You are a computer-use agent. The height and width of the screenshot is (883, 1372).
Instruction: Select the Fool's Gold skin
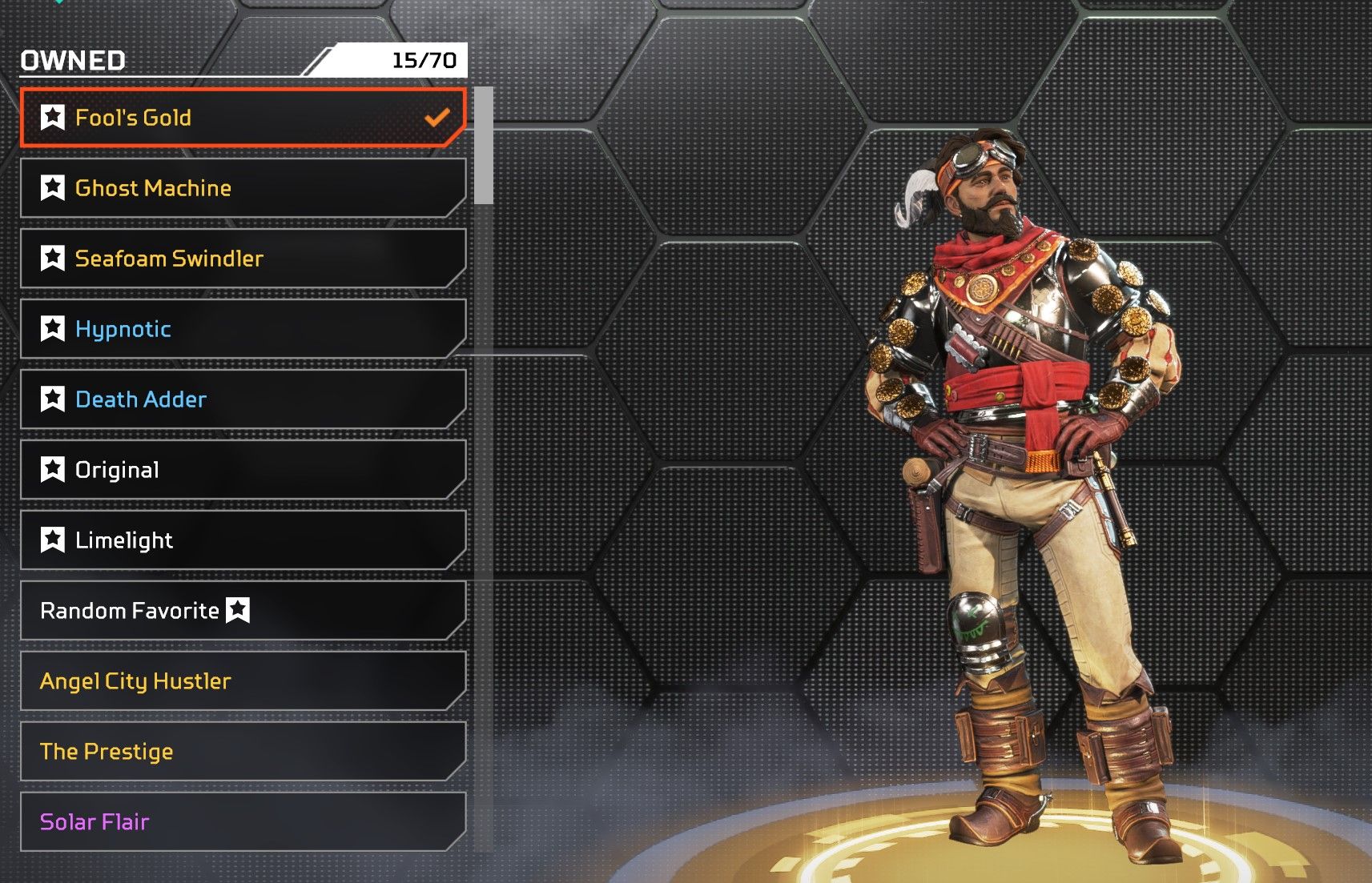tap(240, 118)
